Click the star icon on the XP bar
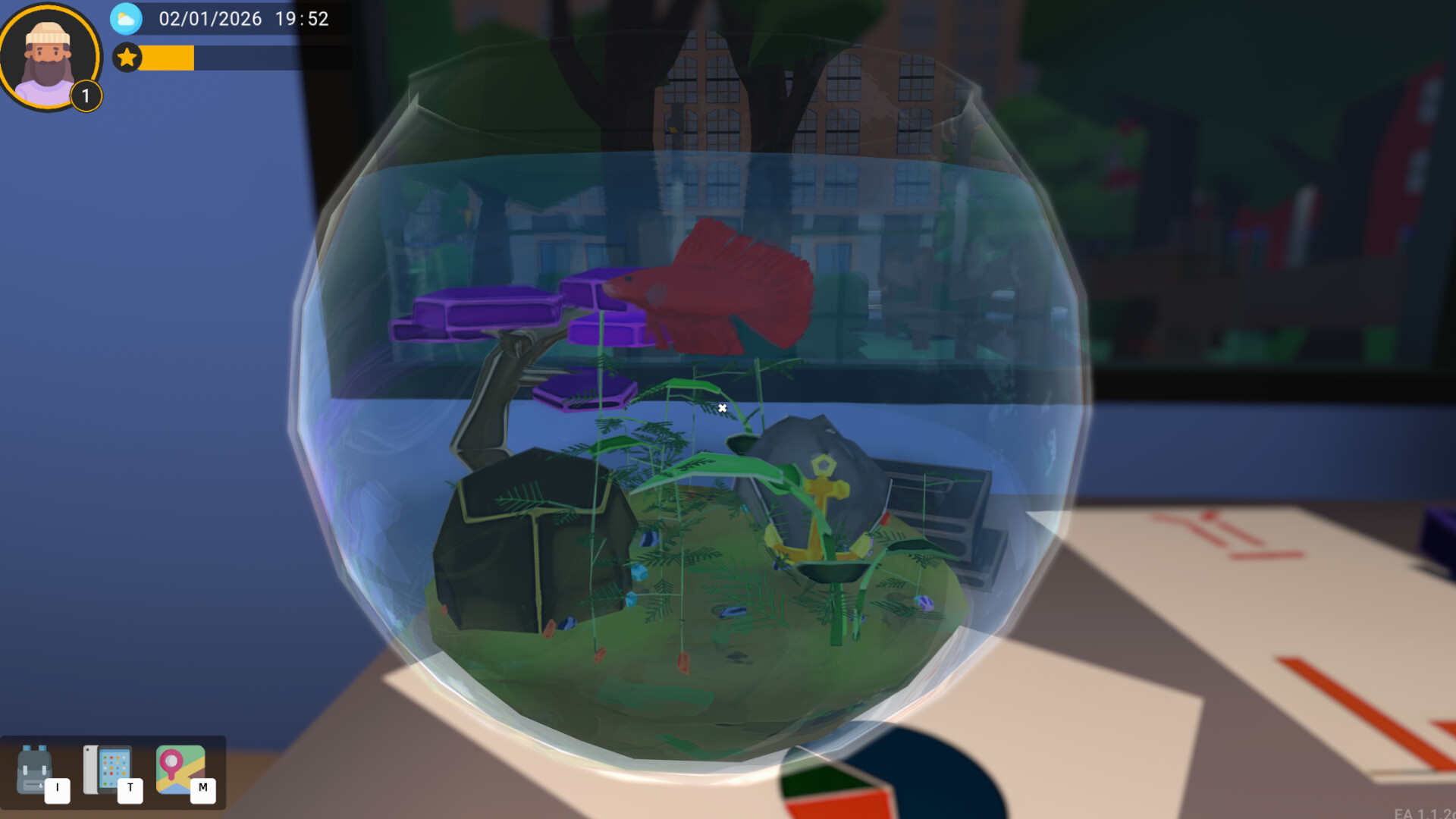The image size is (1456, 819). point(127,58)
